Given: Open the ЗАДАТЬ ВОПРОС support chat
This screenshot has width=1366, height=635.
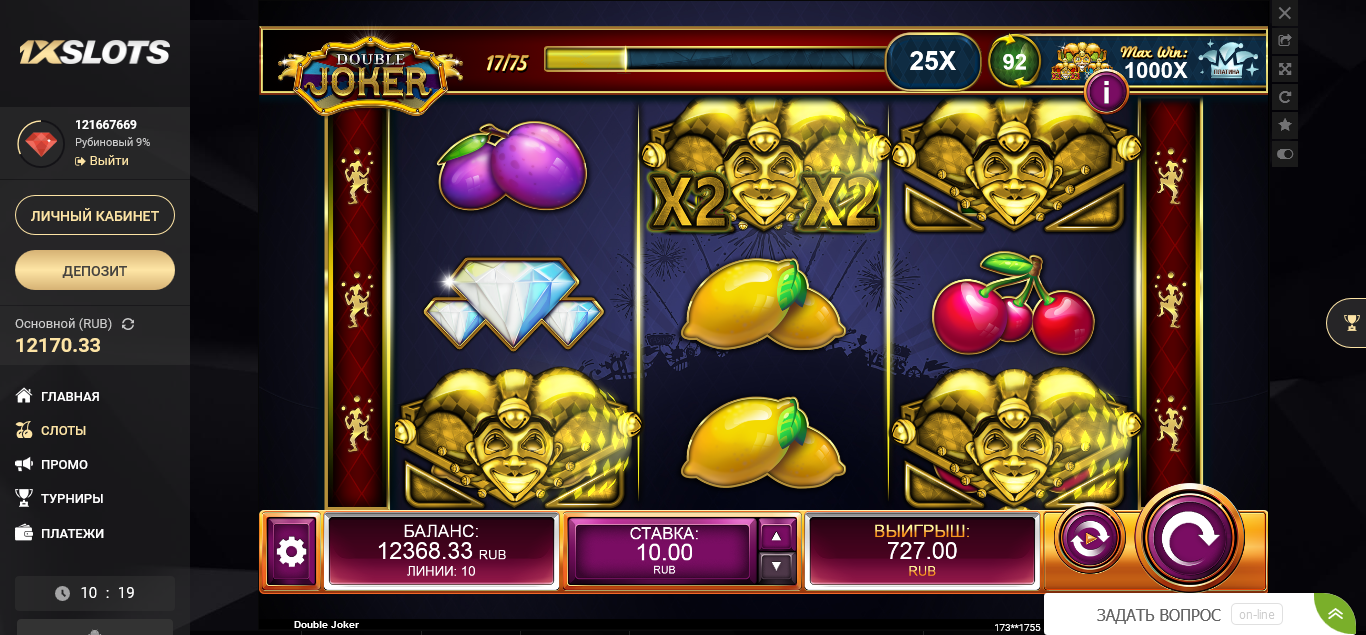Looking at the screenshot, I should coord(1158,615).
